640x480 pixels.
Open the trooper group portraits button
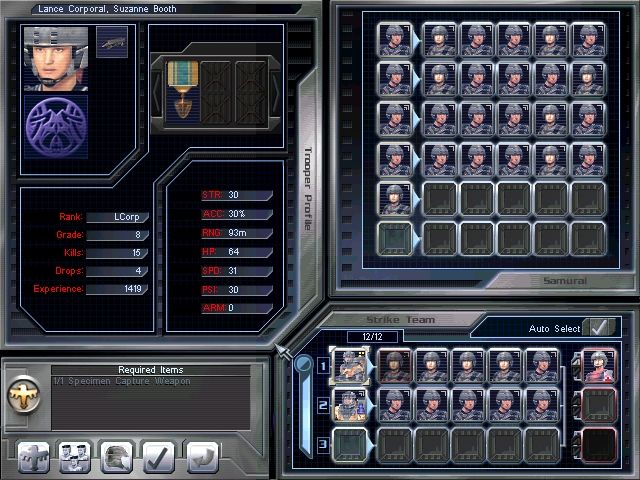coord(74,455)
